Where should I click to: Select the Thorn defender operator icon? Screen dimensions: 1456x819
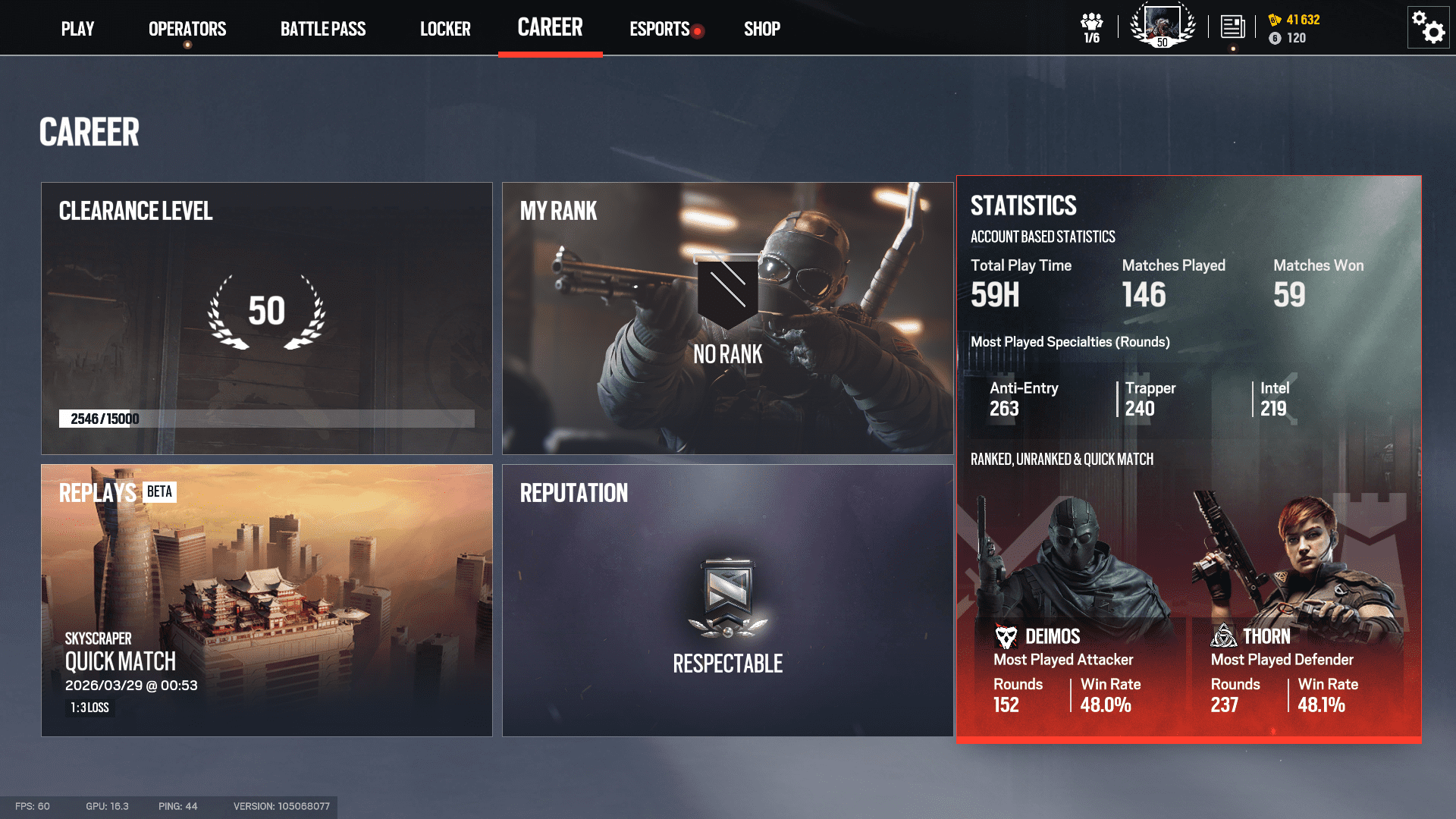pos(1224,635)
